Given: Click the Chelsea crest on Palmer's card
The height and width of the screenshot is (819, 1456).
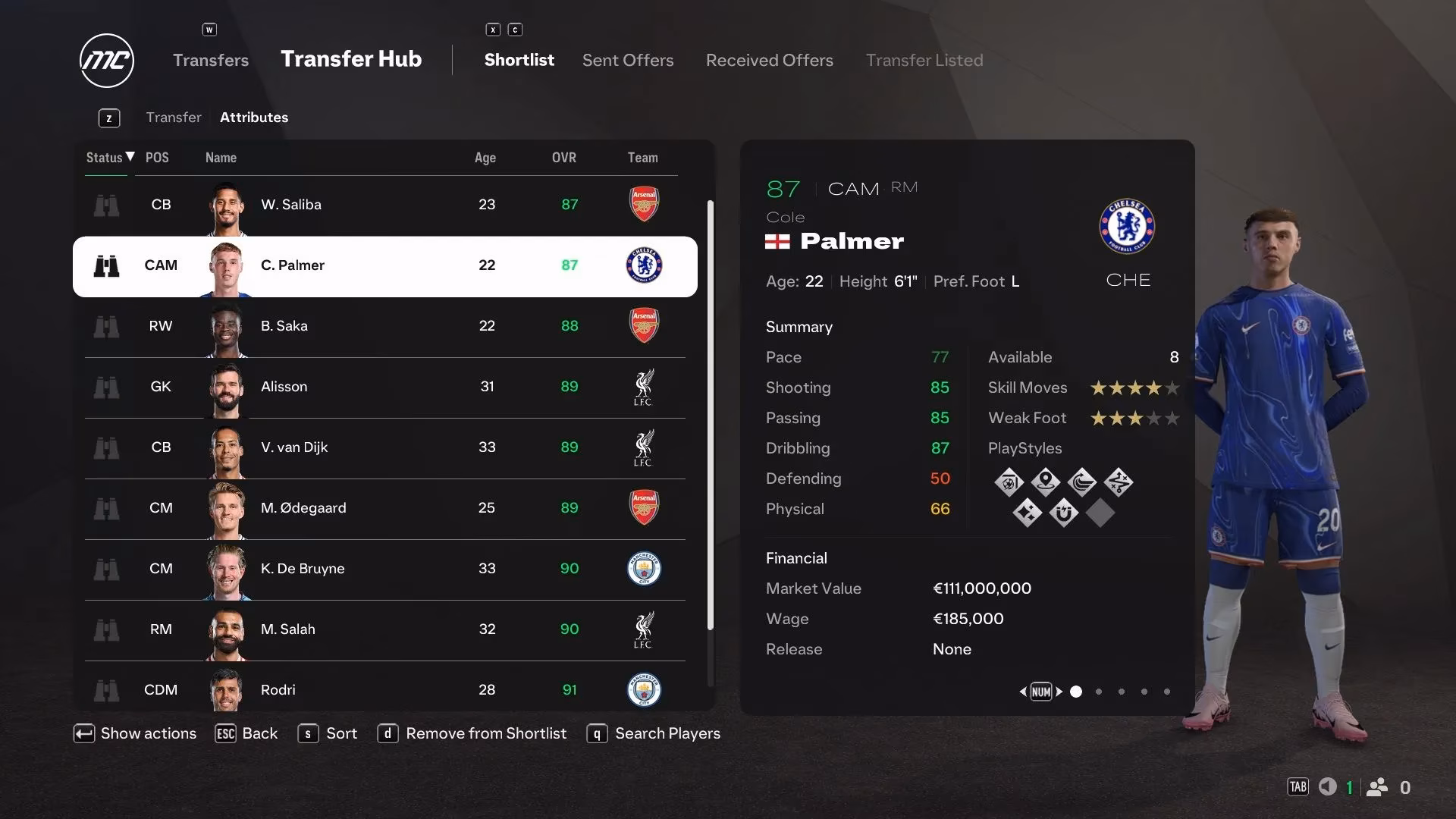Looking at the screenshot, I should 1128,227.
